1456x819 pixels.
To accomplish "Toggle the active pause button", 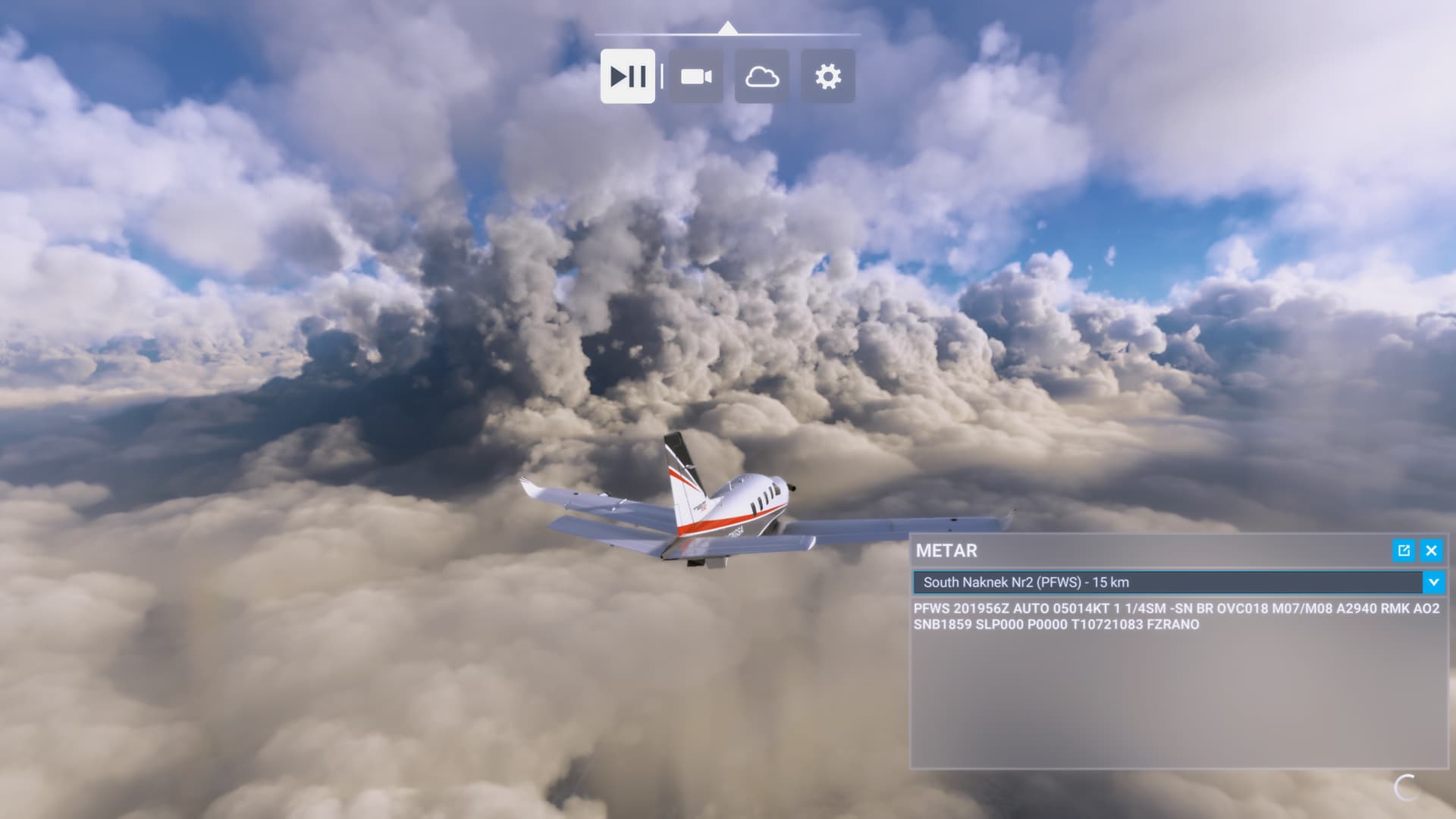I will tap(627, 77).
